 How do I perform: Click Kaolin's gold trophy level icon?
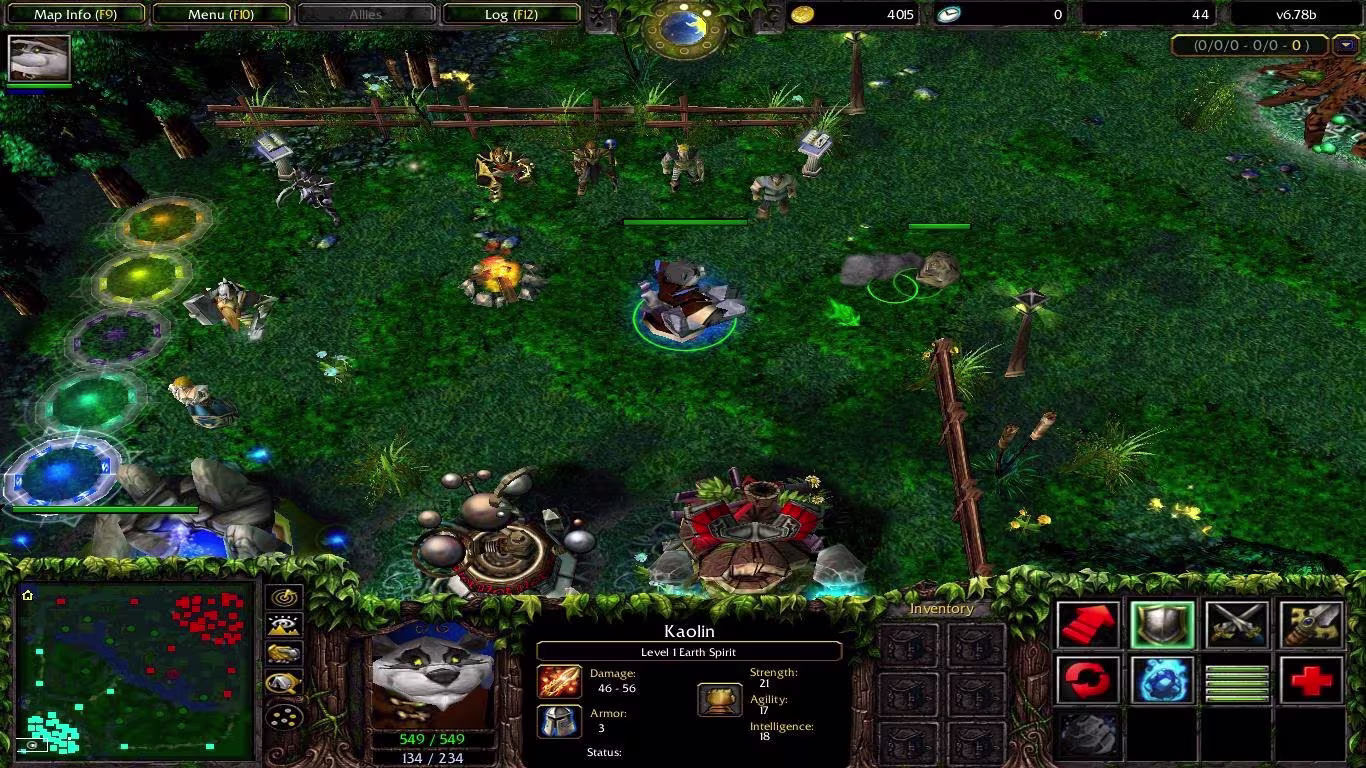719,700
